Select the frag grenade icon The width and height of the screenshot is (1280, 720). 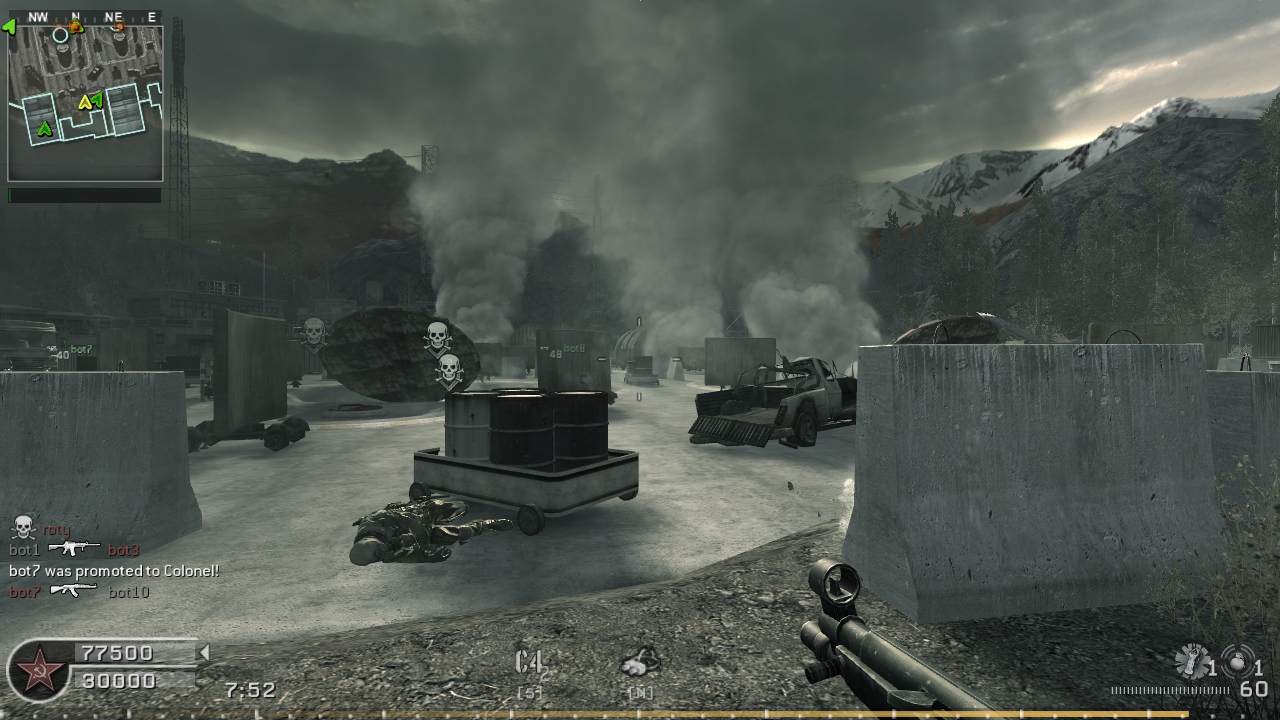tap(1191, 661)
